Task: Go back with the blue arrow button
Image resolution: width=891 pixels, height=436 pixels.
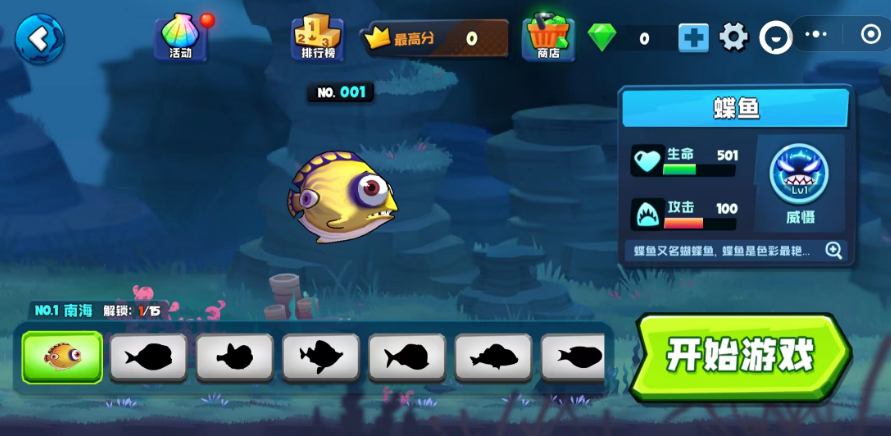Action: [39, 39]
